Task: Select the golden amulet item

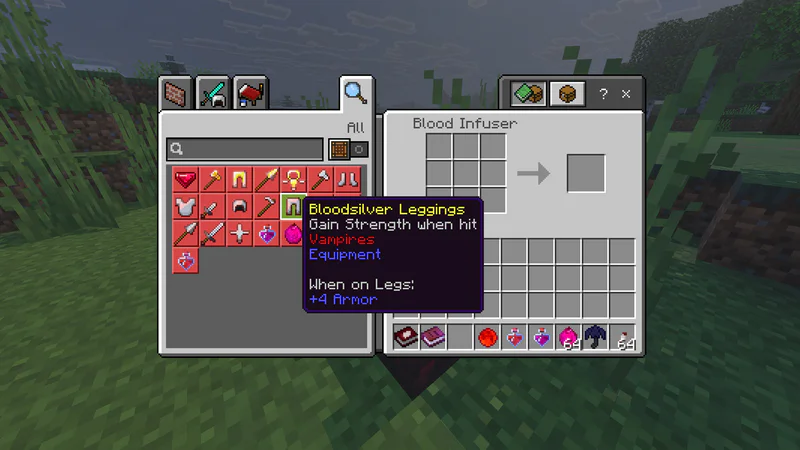Action: (x=293, y=180)
